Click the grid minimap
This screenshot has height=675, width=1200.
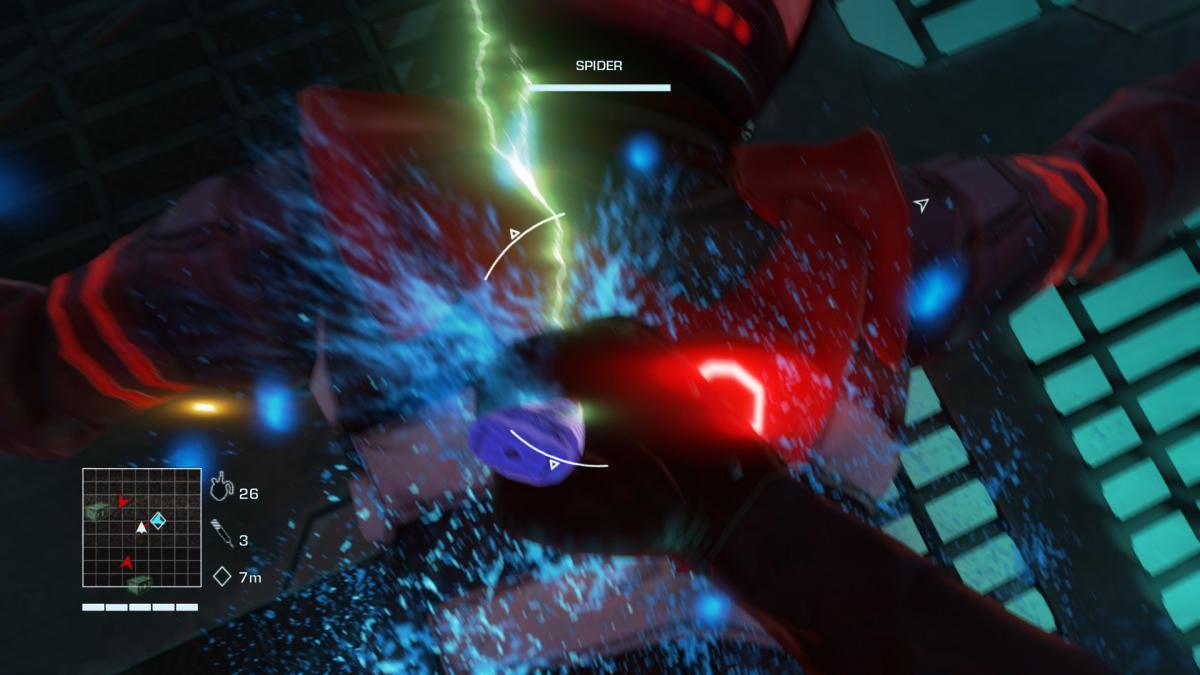pyautogui.click(x=141, y=528)
